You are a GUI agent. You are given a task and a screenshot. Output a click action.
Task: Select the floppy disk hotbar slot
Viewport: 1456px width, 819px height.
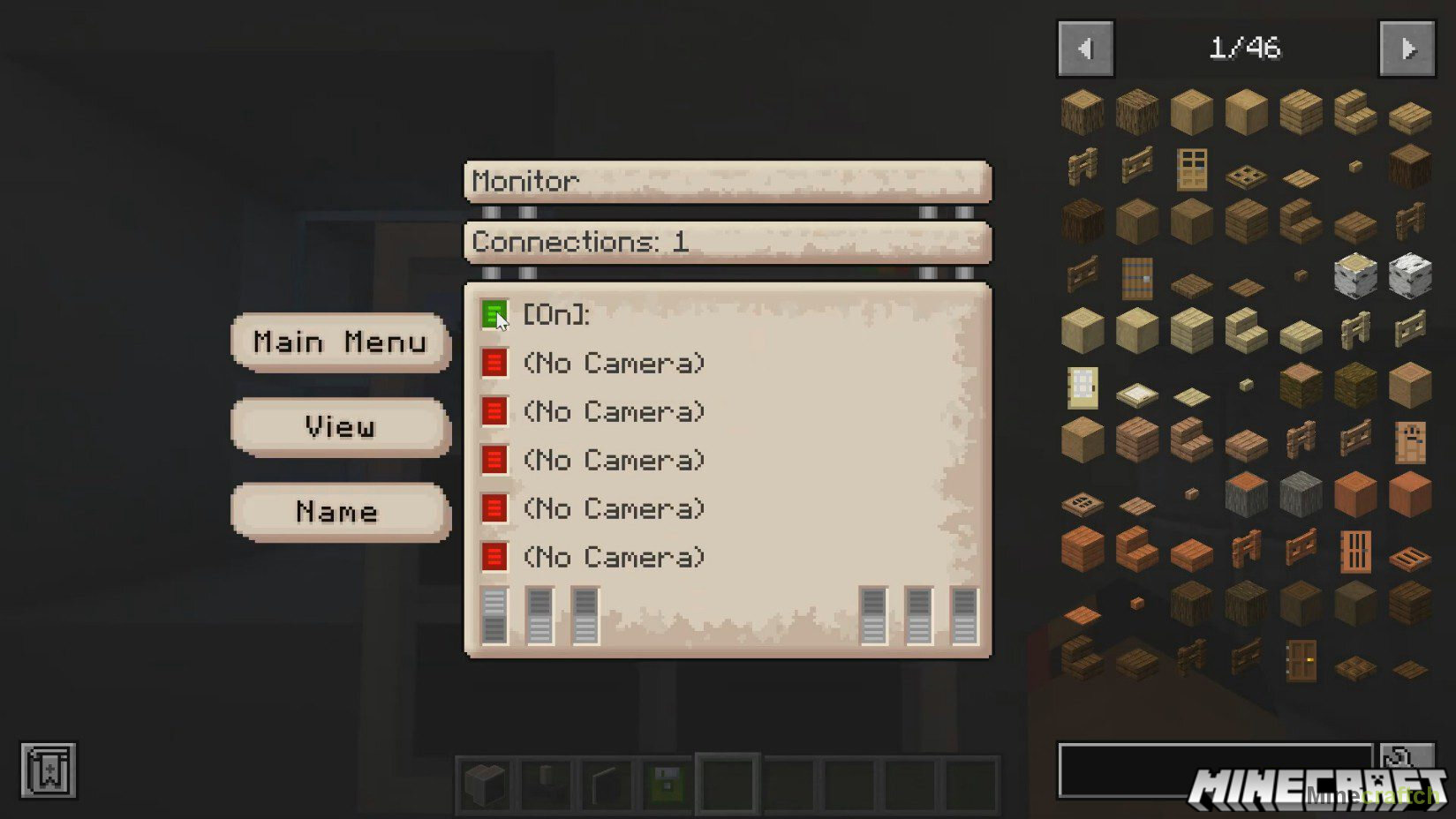[668, 784]
